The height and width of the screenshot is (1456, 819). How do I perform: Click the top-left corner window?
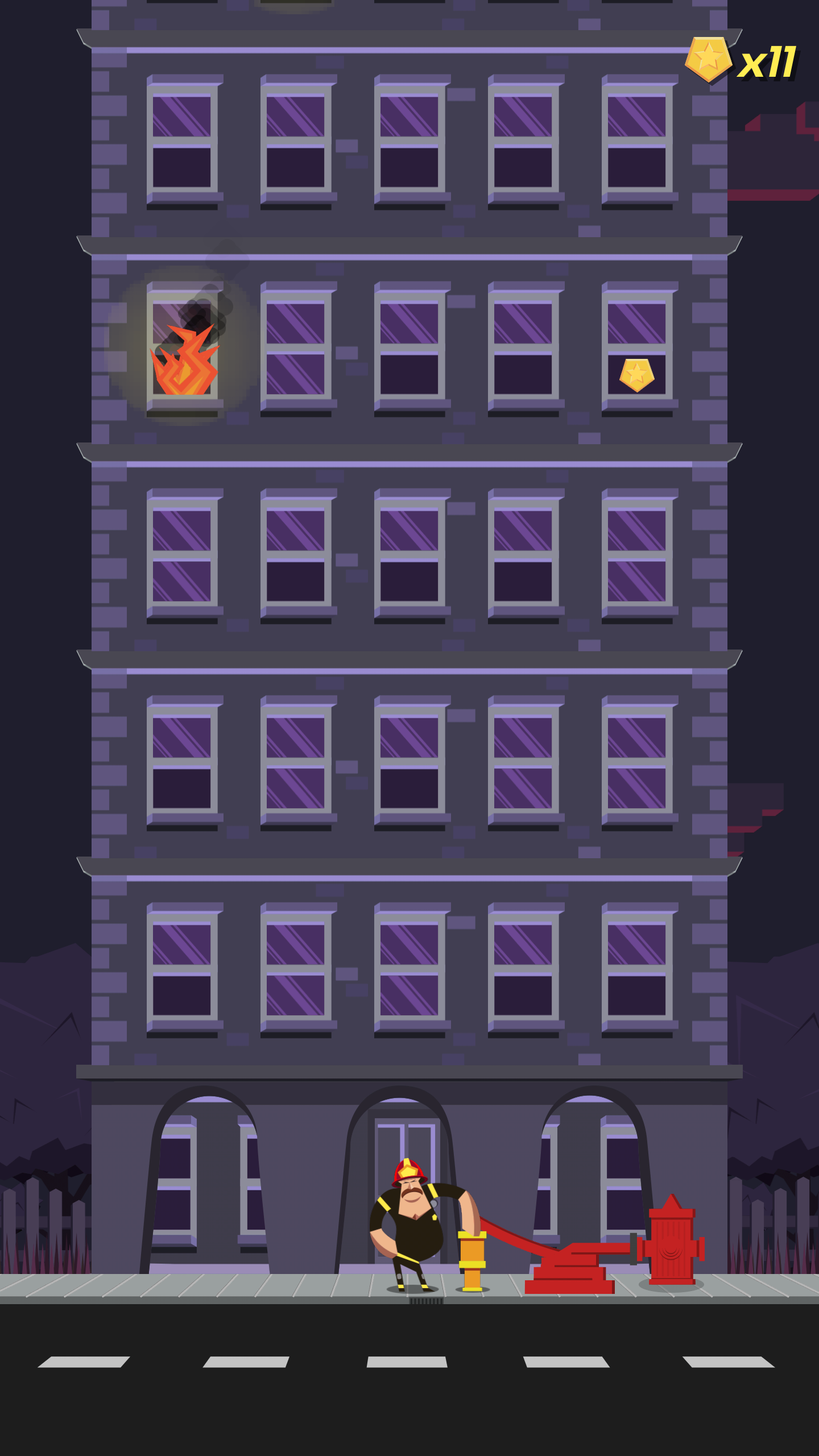(x=182, y=139)
